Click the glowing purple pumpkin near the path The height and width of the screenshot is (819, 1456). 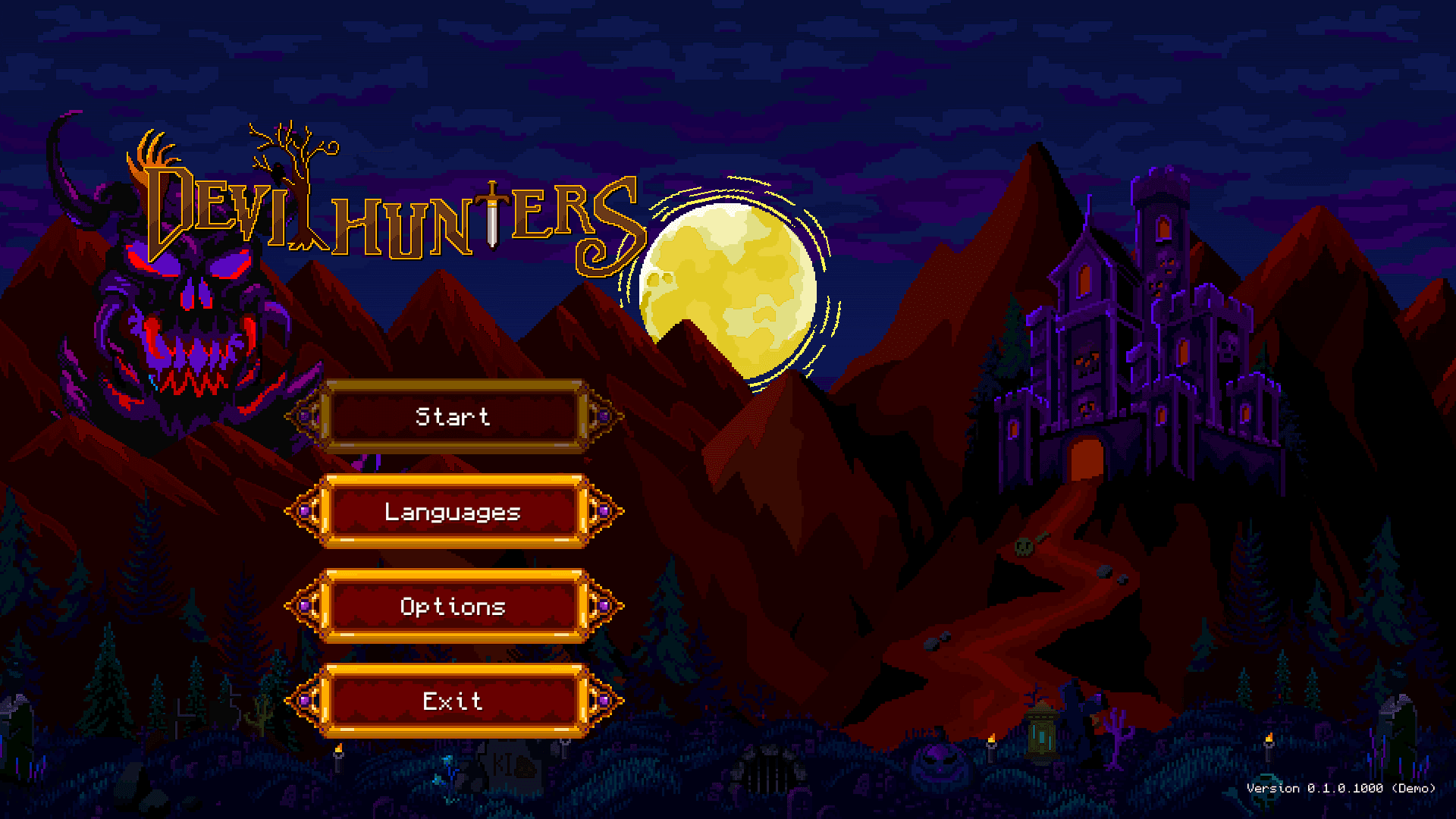[938, 765]
